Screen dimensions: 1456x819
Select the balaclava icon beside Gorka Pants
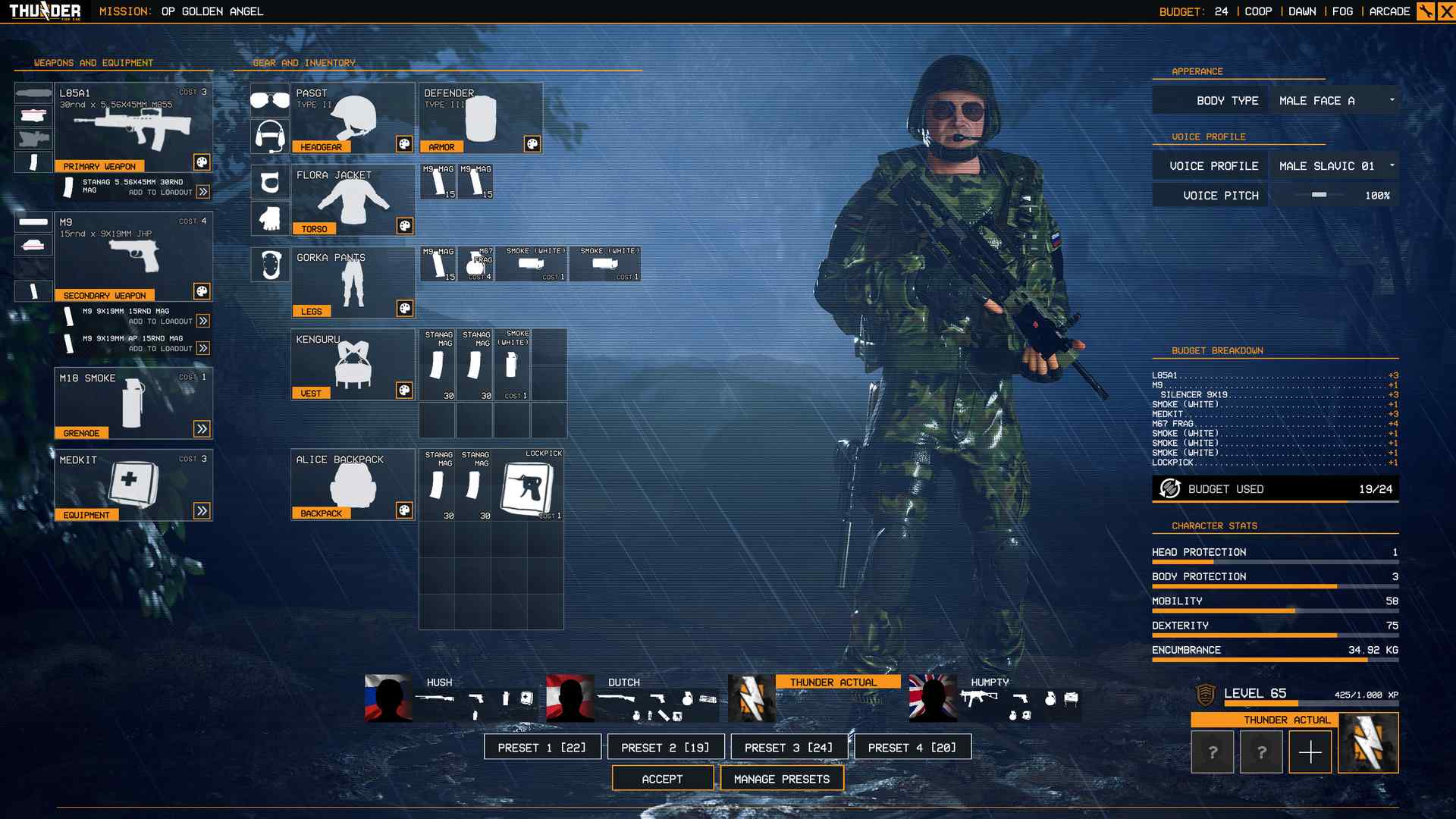pos(270,265)
